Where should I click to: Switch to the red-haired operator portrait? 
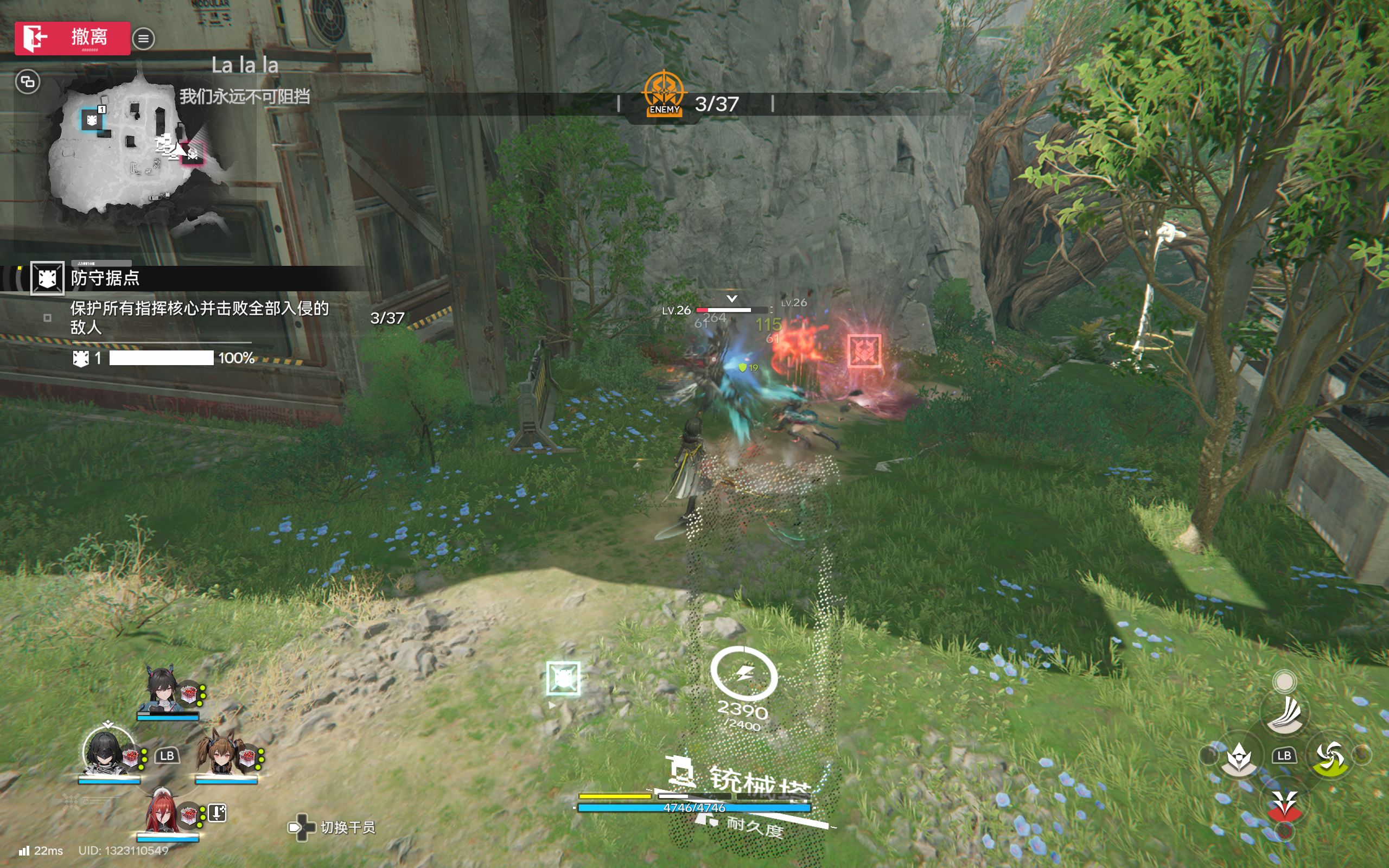(x=163, y=810)
